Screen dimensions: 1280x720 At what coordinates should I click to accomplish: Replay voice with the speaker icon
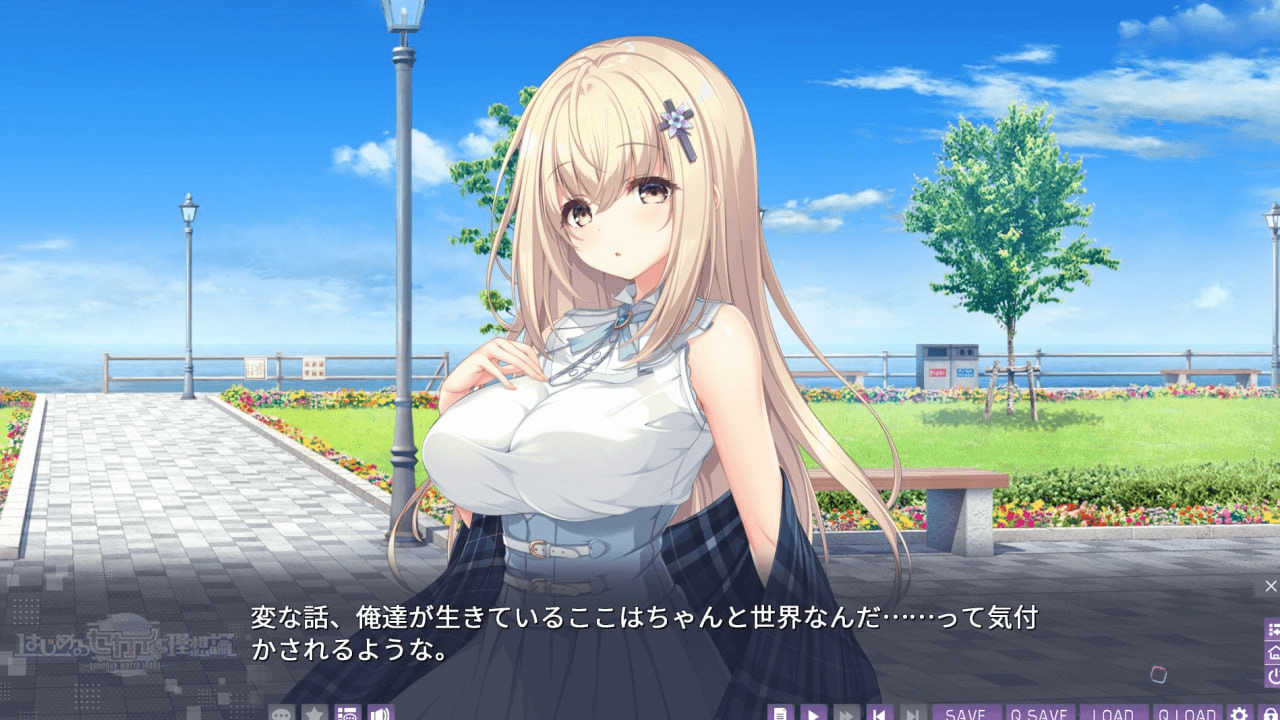(x=381, y=713)
